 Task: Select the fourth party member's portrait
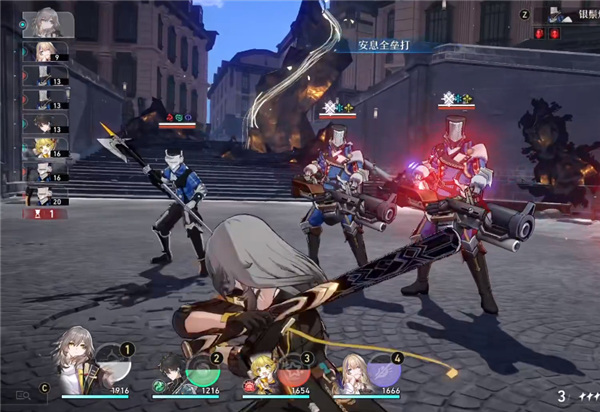356,373
